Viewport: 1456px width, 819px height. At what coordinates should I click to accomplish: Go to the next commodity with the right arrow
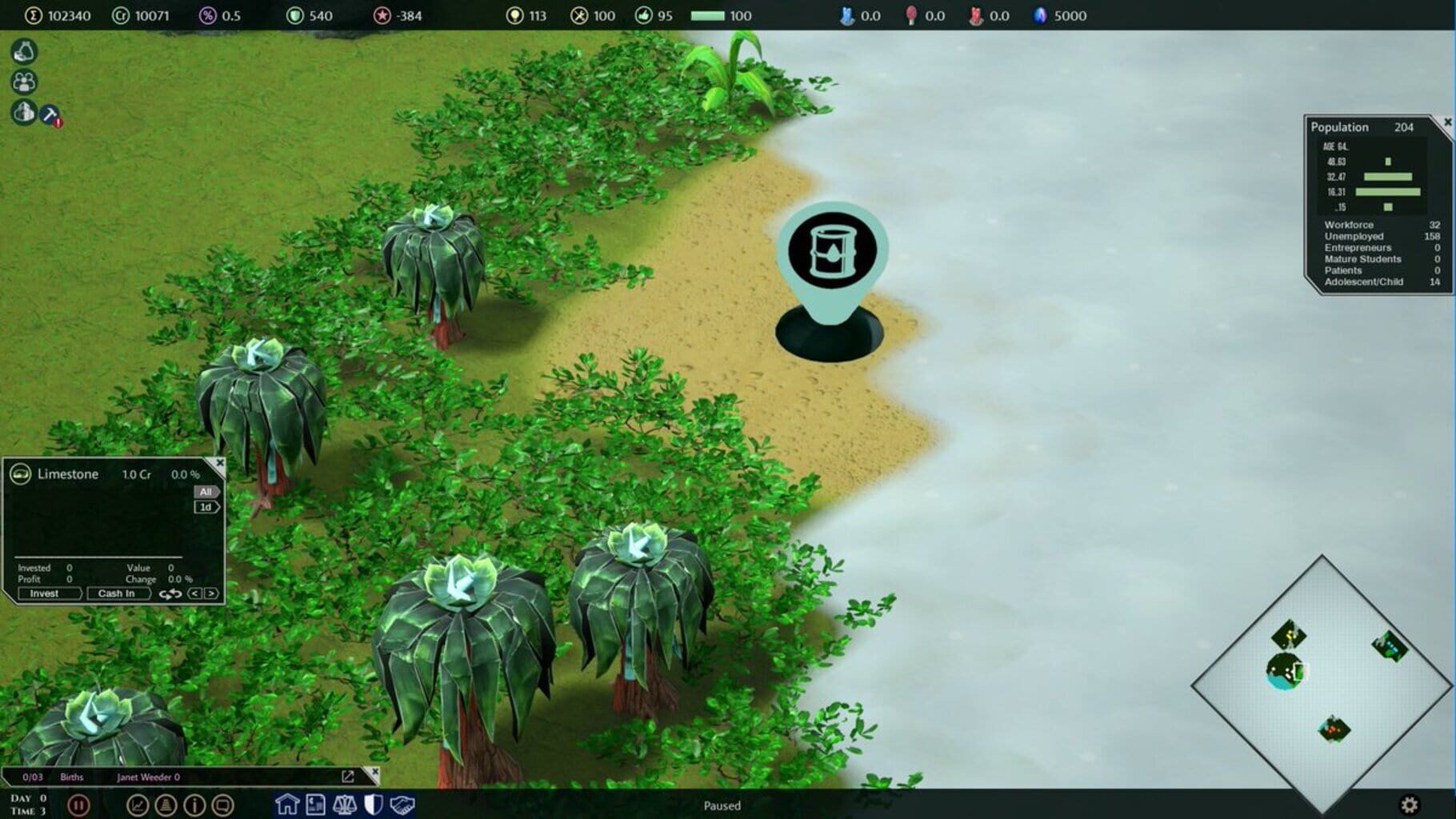click(212, 593)
